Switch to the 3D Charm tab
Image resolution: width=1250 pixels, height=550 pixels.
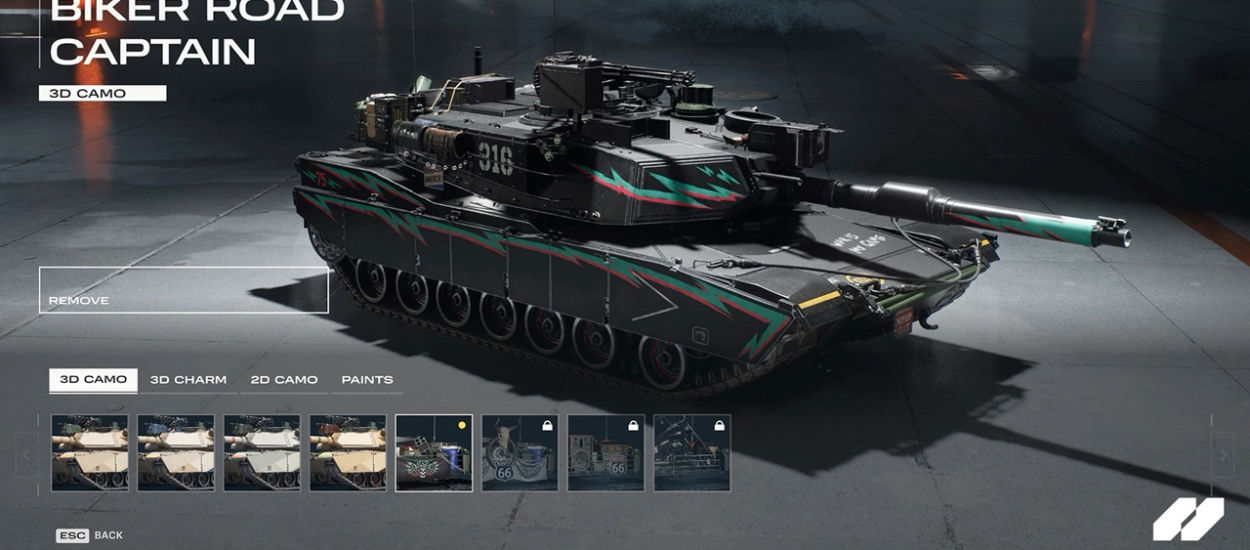click(188, 380)
